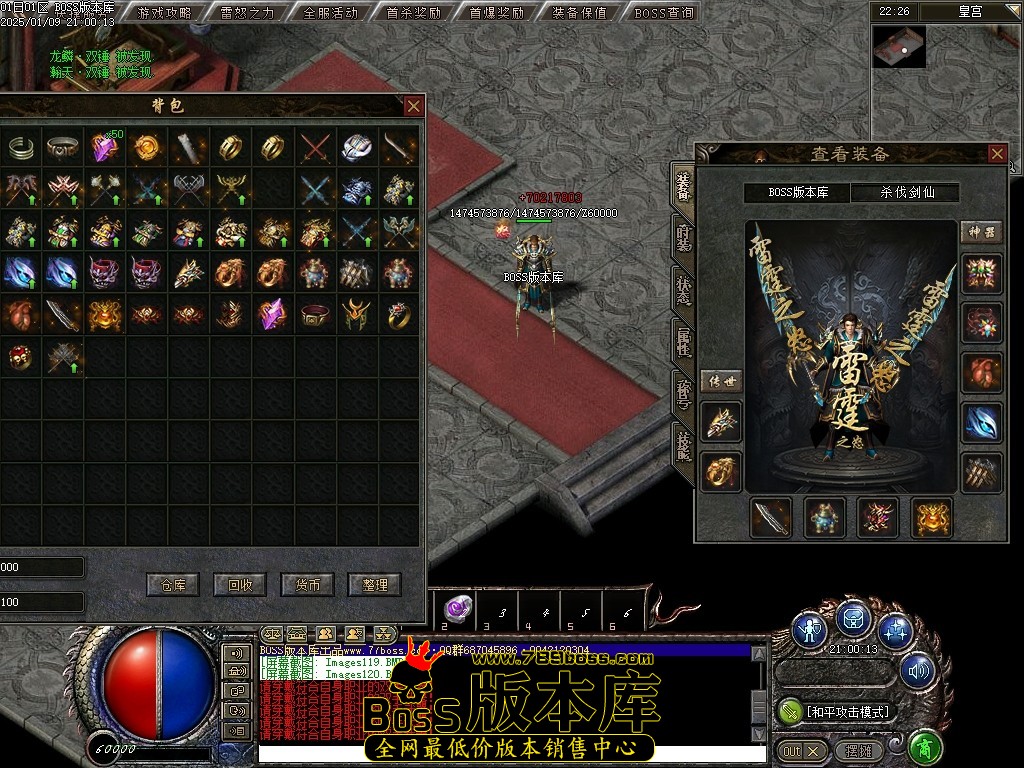
Task: Click the green sword attack mode button
Action: (x=790, y=711)
